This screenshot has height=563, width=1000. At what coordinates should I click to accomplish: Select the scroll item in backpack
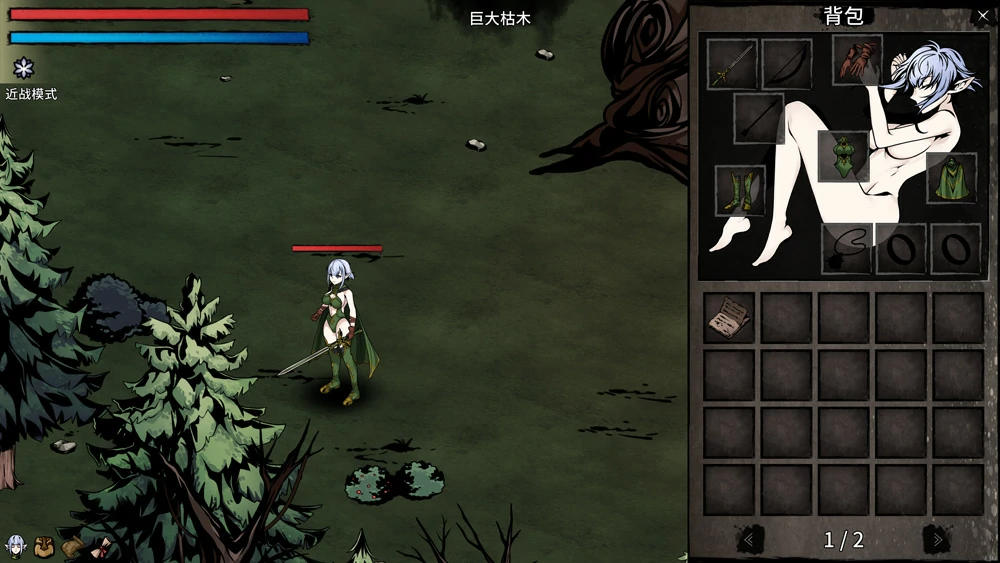729,318
